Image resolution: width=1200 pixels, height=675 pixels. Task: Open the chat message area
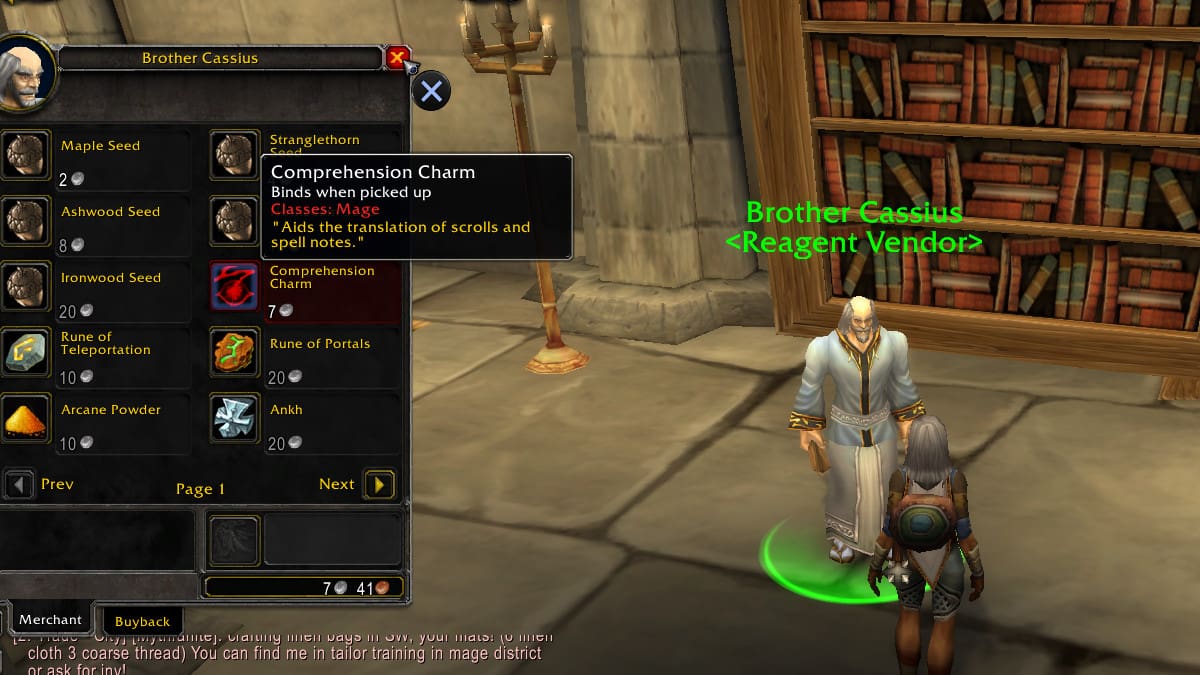[280, 652]
